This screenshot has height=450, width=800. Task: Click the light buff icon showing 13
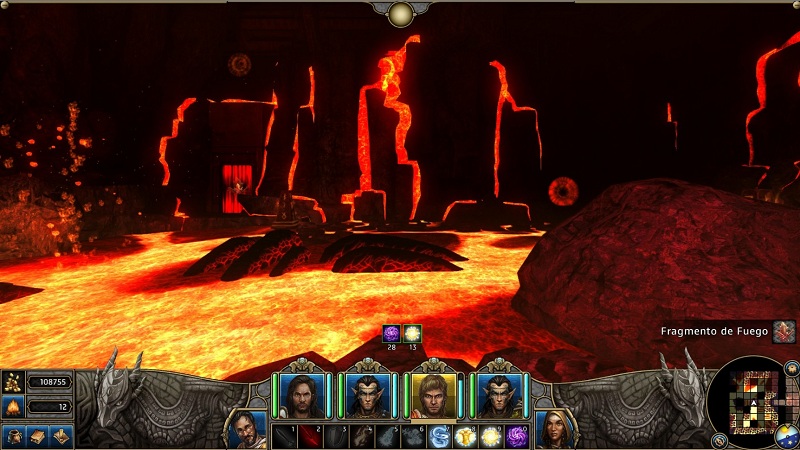tap(412, 333)
